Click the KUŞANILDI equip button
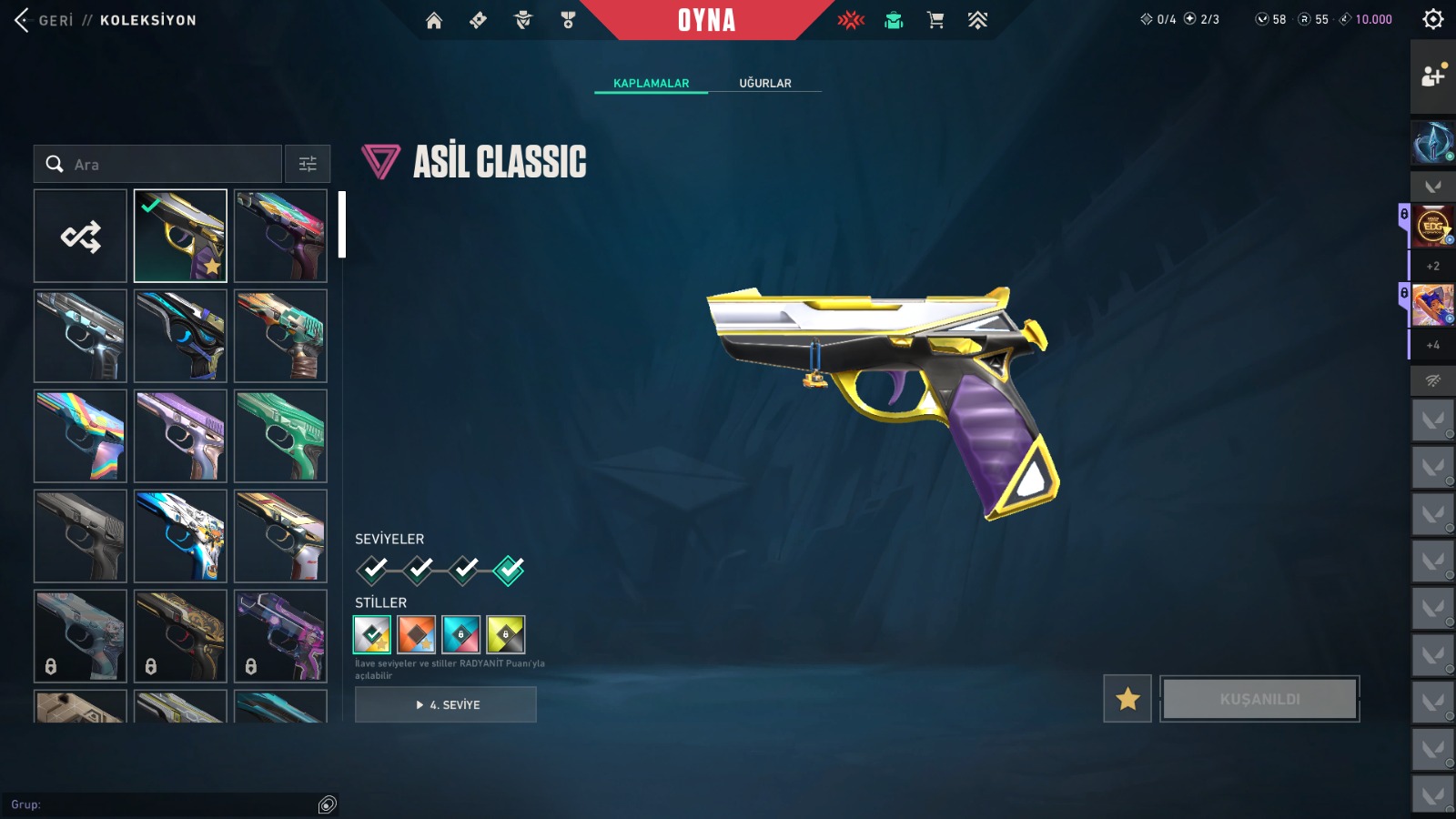 [x=1259, y=699]
